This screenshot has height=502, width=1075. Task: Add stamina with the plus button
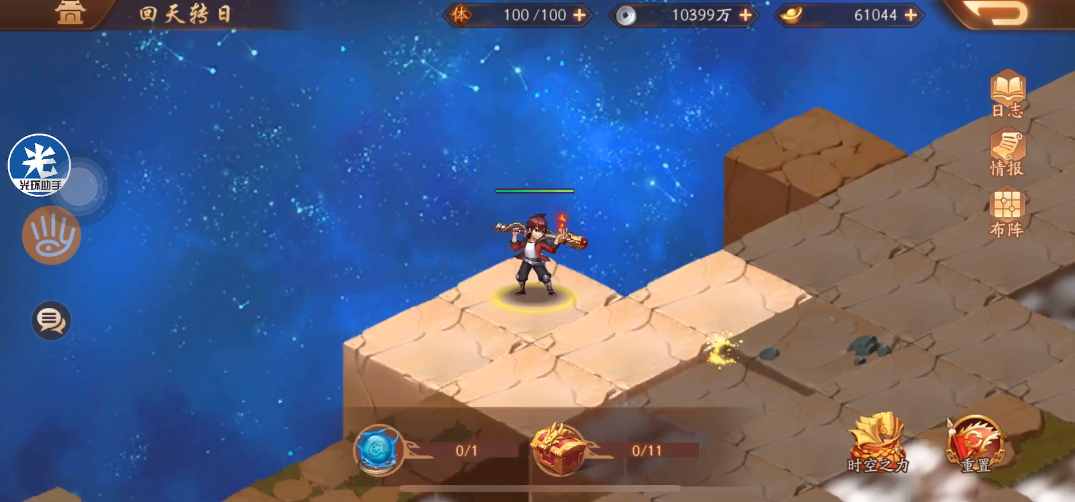pyautogui.click(x=579, y=15)
